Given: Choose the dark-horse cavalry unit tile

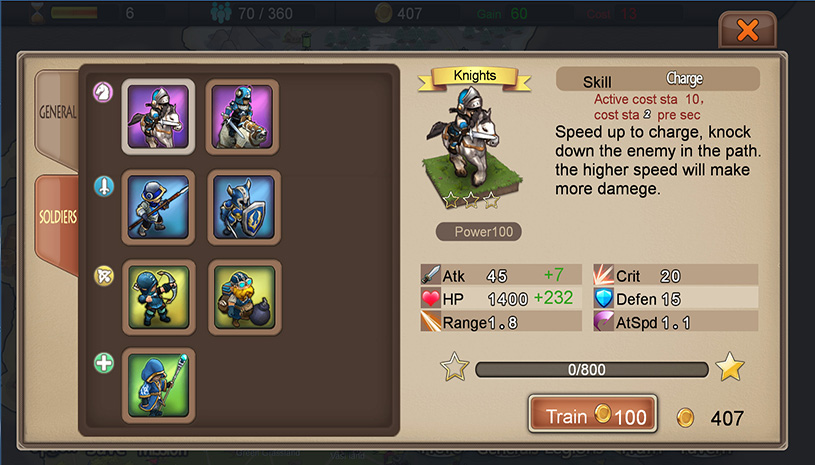Looking at the screenshot, I should pos(243,116).
